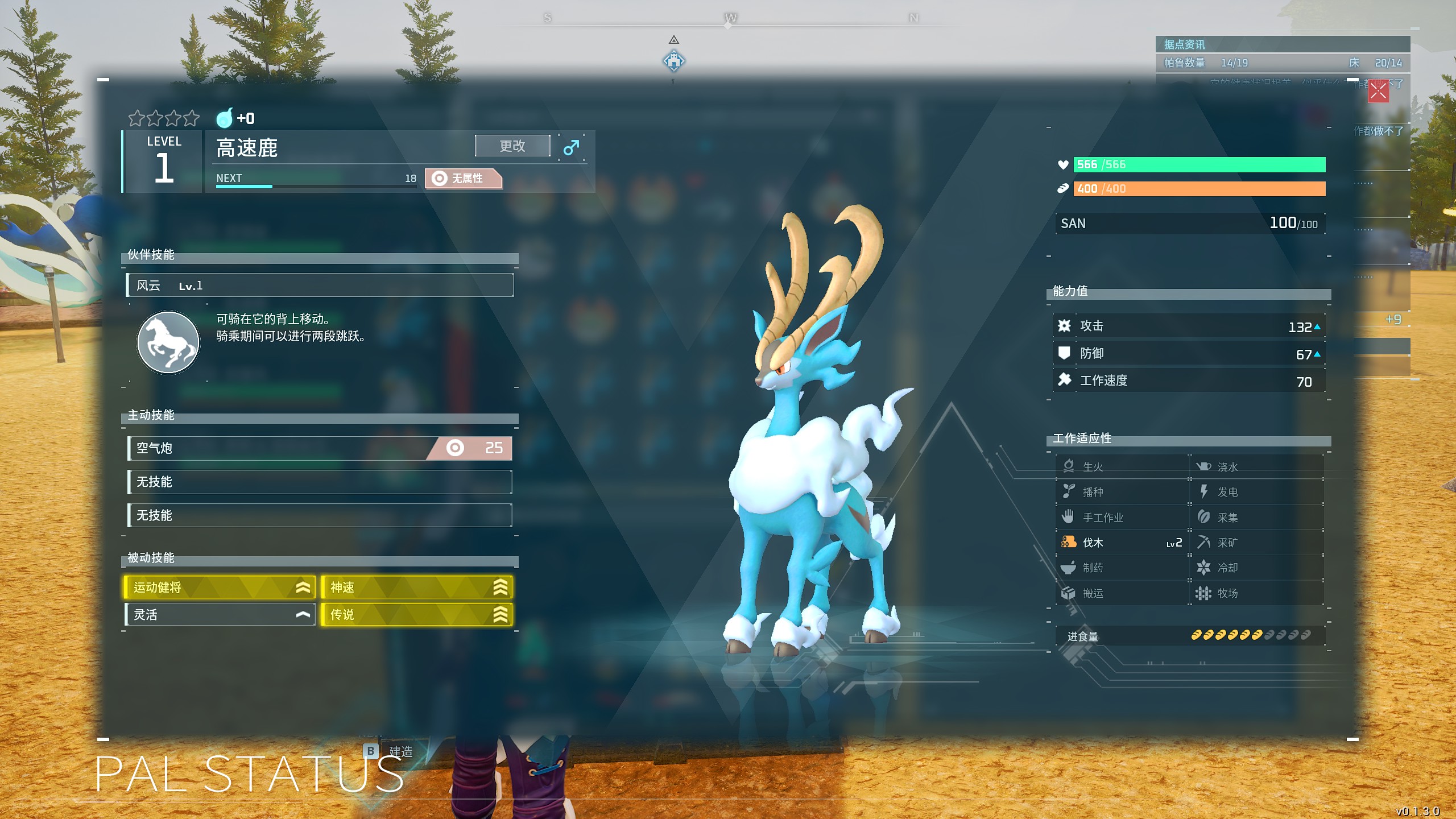This screenshot has width=1456, height=819.
Task: Click the 风云 partner skill header
Action: click(320, 286)
